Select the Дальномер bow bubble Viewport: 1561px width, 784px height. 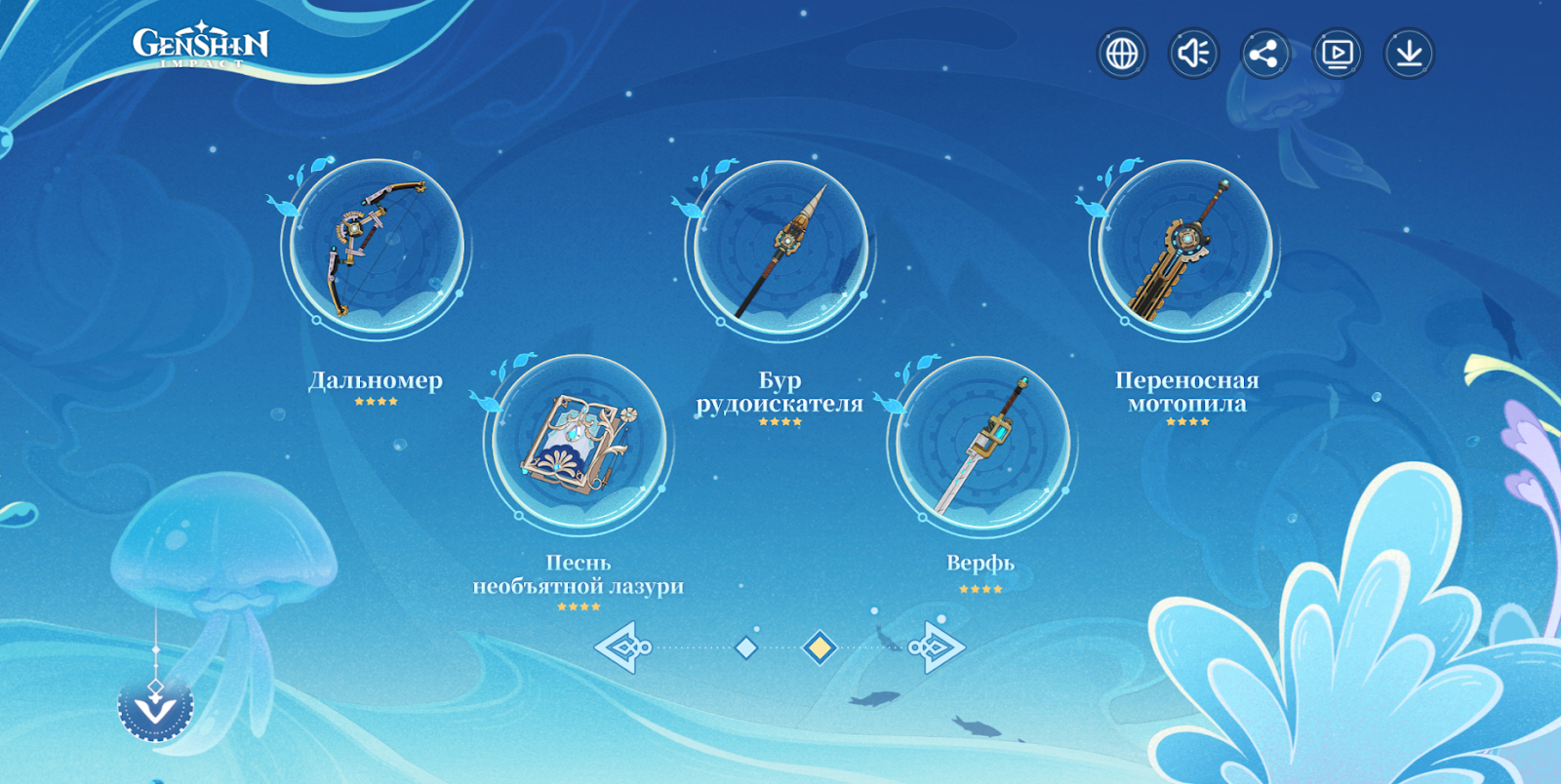pos(378,249)
